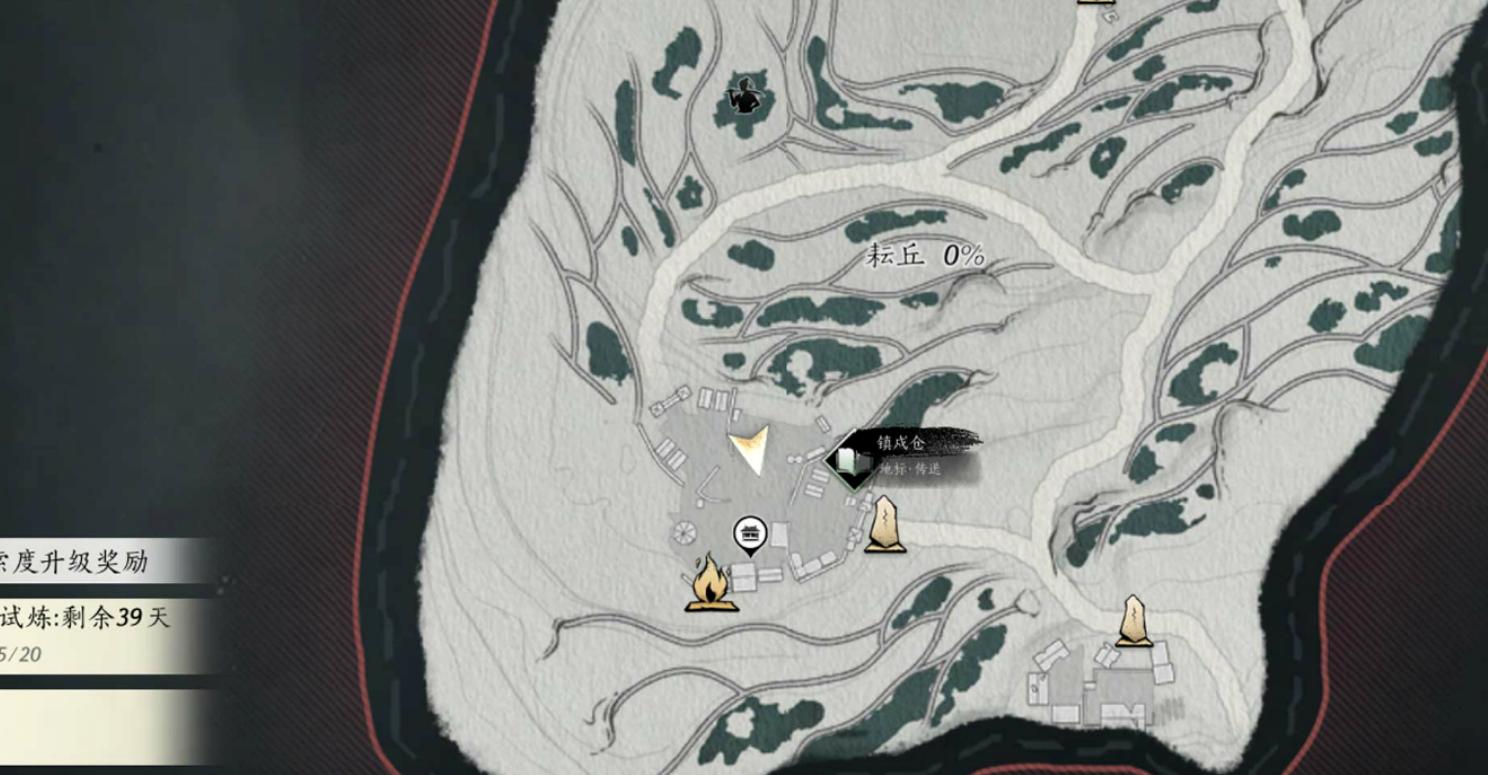Screen dimensions: 1488x775
Task: Open the building pin marker above the campfire
Action: 750,535
